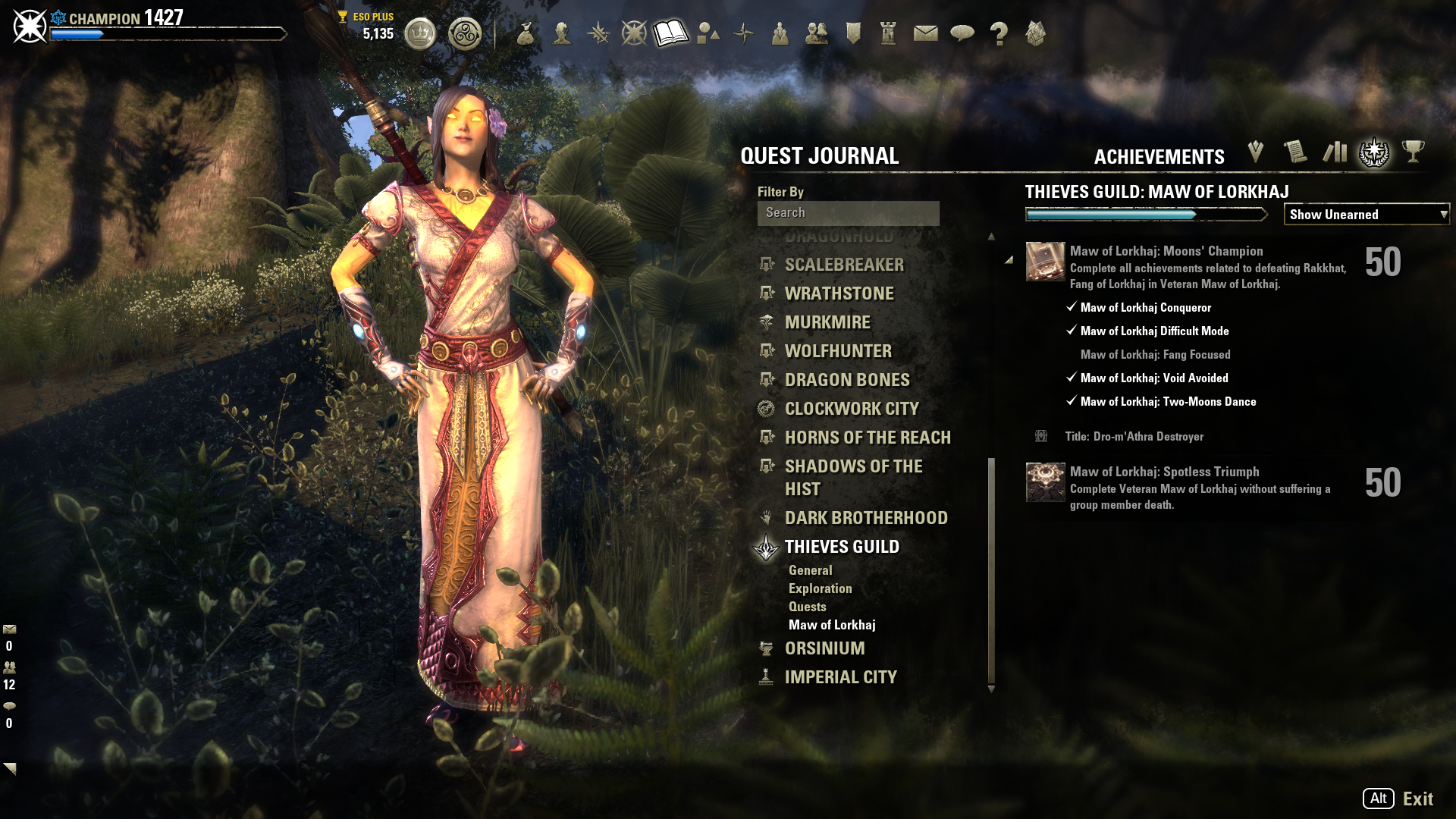Open the Wrathstone category
1456x819 pixels.
click(x=839, y=293)
